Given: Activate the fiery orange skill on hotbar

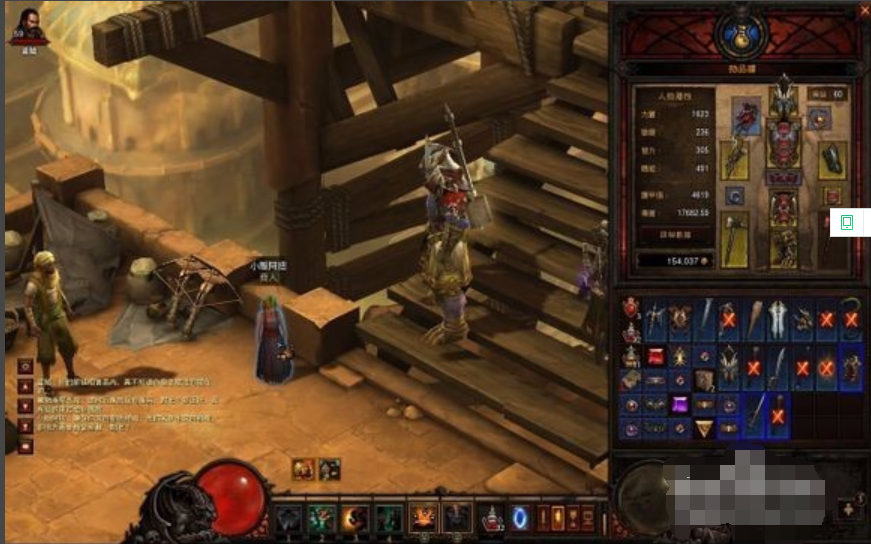Looking at the screenshot, I should (423, 518).
